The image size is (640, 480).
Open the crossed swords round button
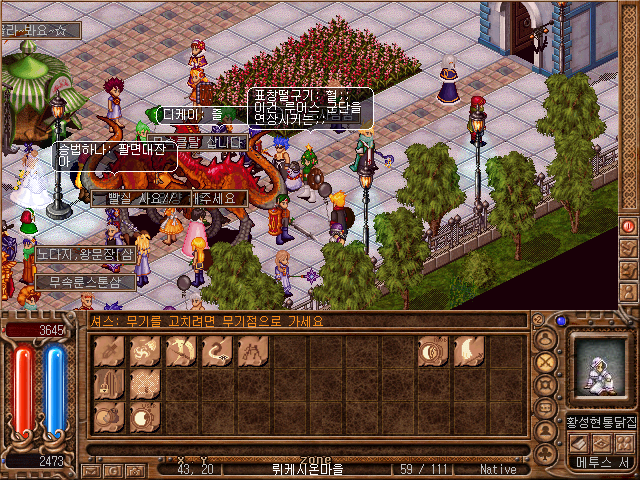tap(546, 361)
